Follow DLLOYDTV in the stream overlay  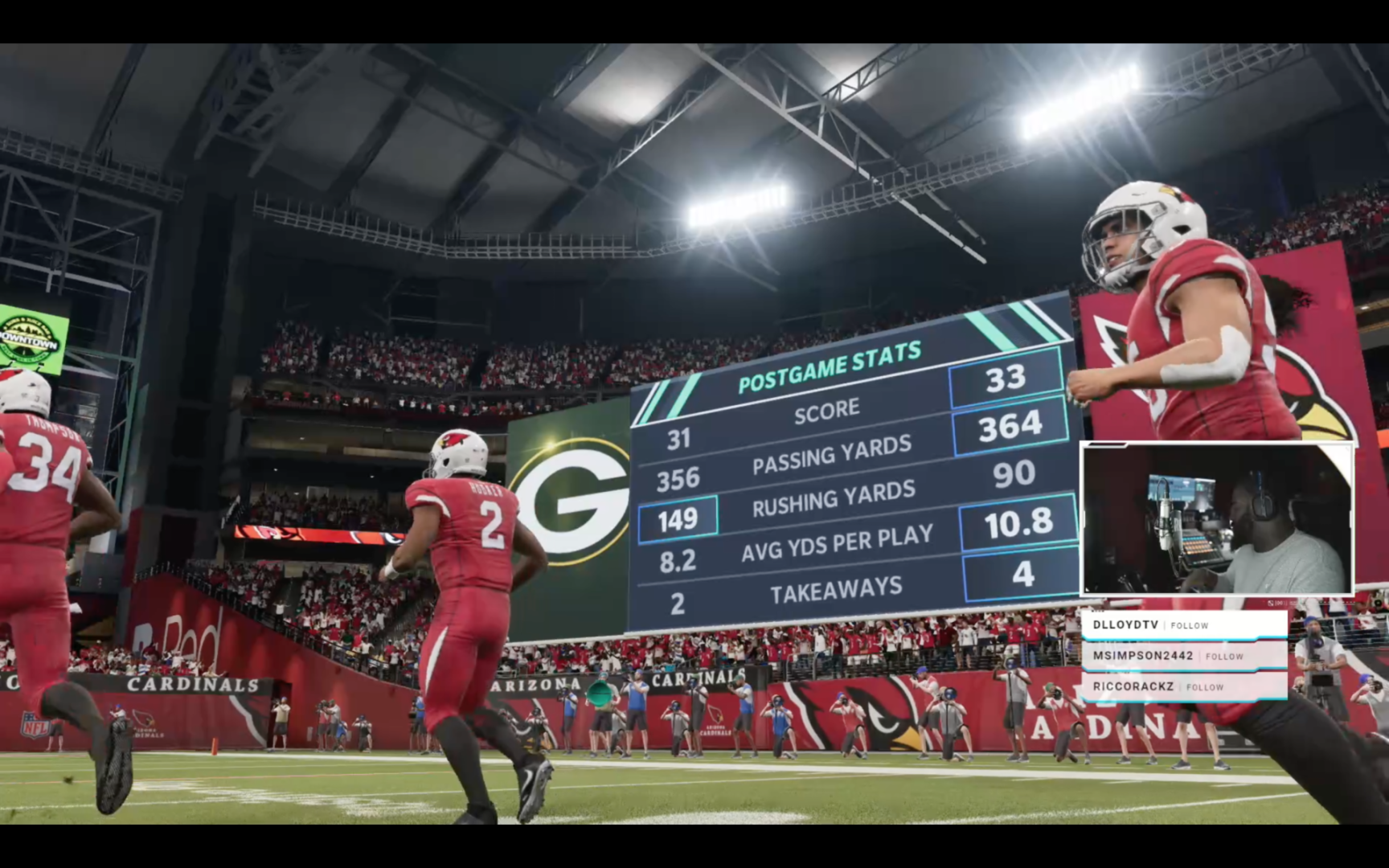pyautogui.click(x=1189, y=625)
